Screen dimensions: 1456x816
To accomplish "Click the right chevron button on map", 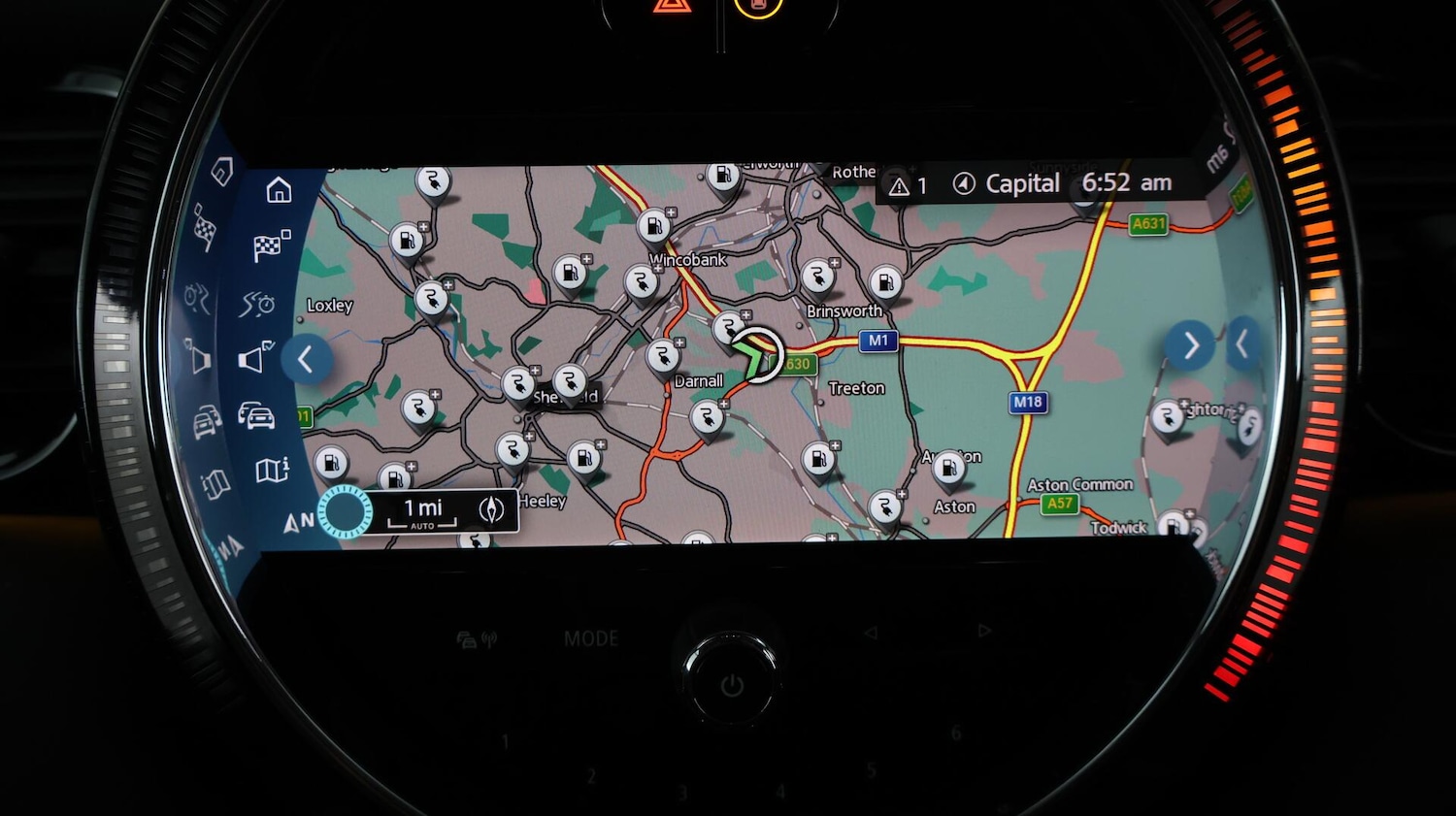I will [x=1190, y=345].
